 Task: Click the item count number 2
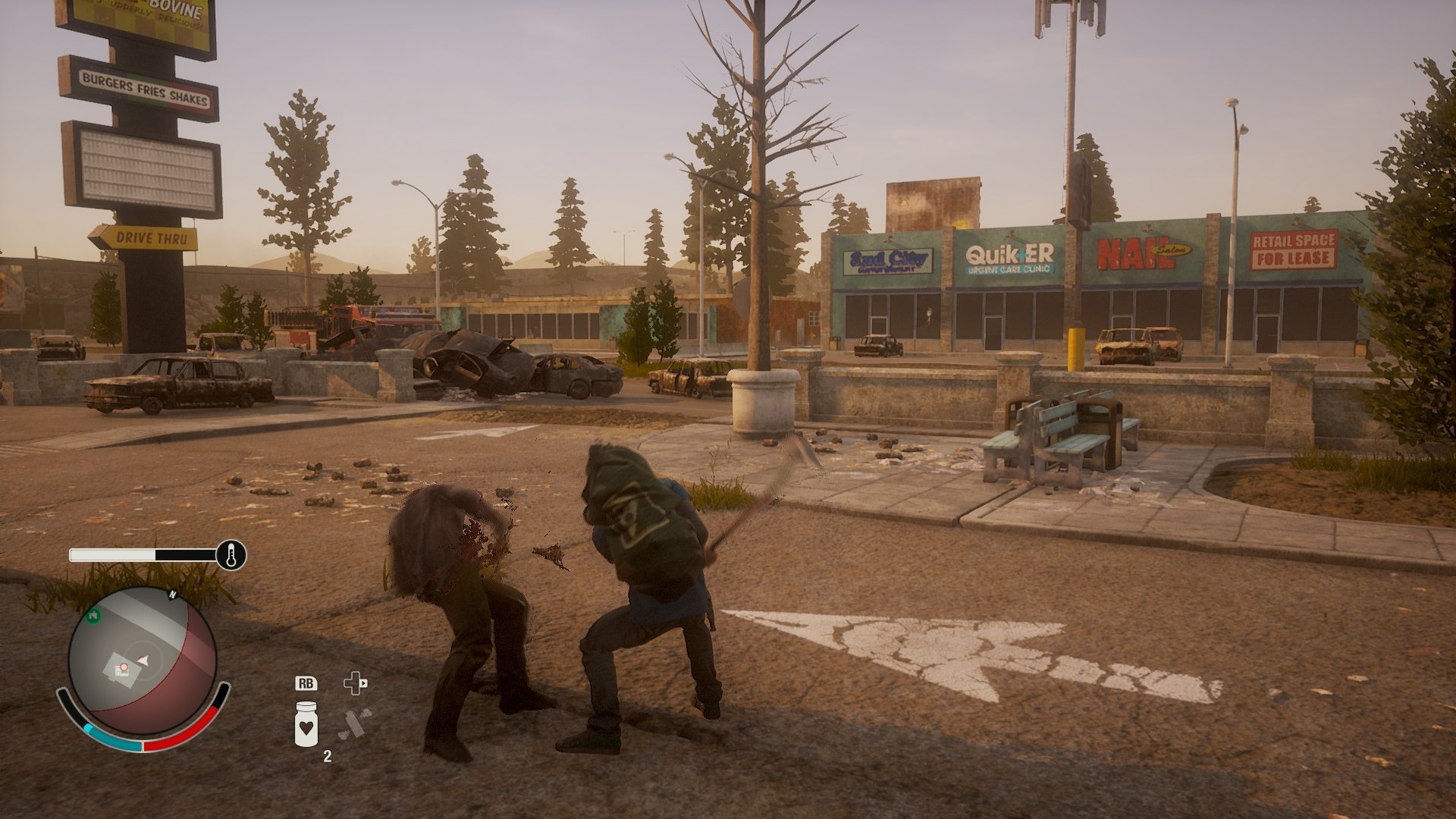pos(328,756)
